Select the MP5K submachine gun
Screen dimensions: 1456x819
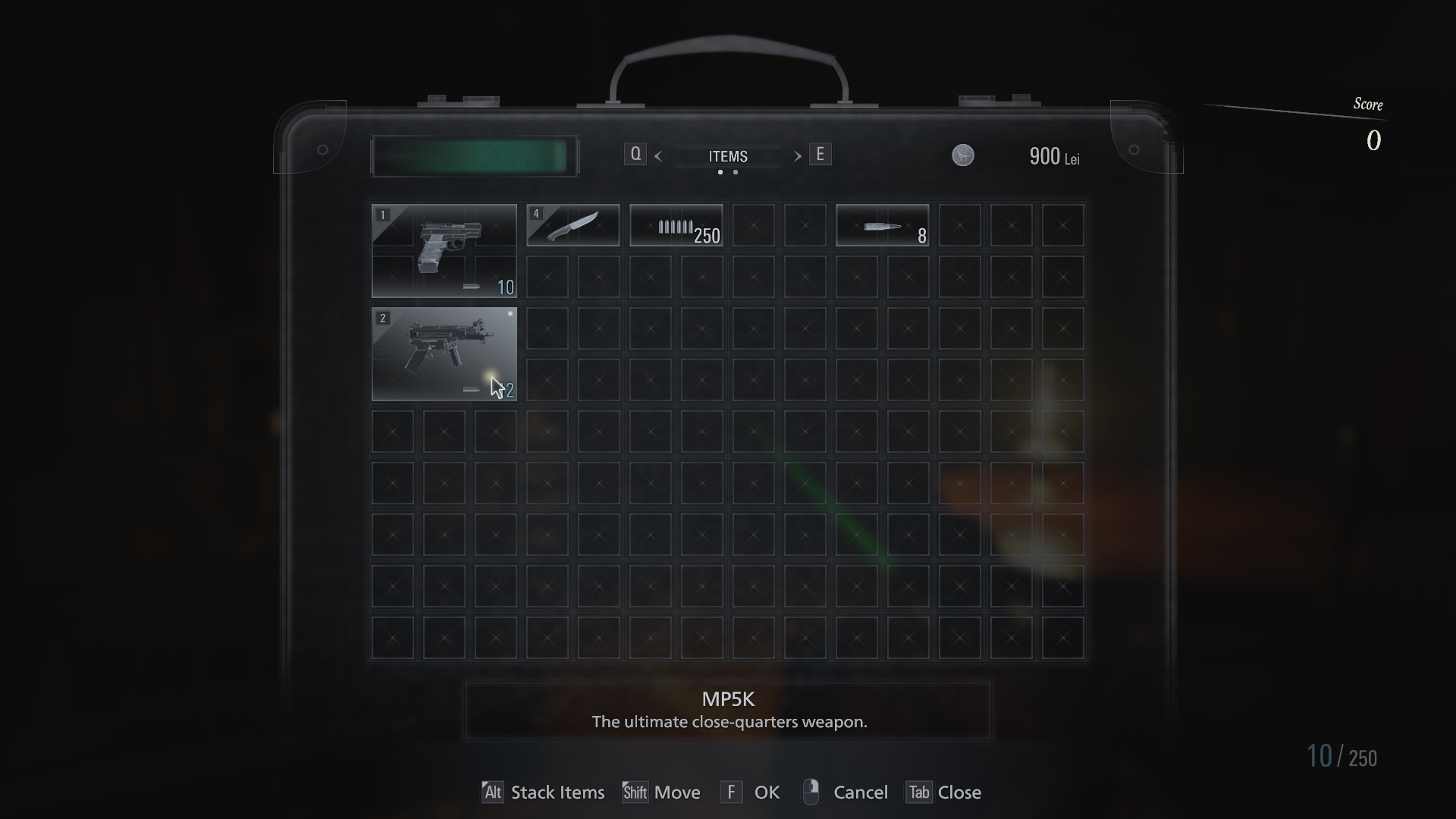[x=444, y=355]
